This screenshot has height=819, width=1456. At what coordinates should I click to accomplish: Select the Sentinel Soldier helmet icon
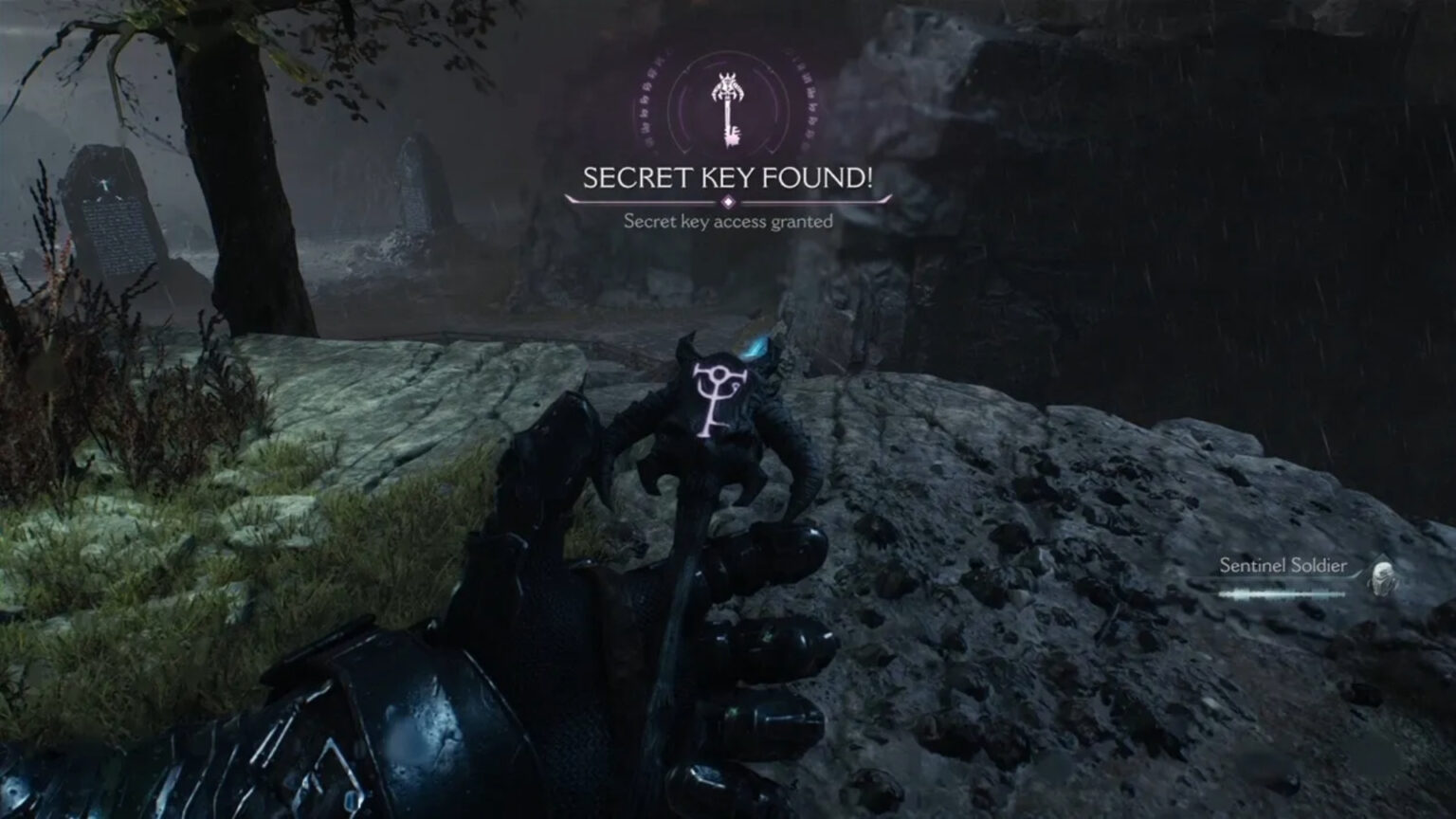click(x=1383, y=579)
